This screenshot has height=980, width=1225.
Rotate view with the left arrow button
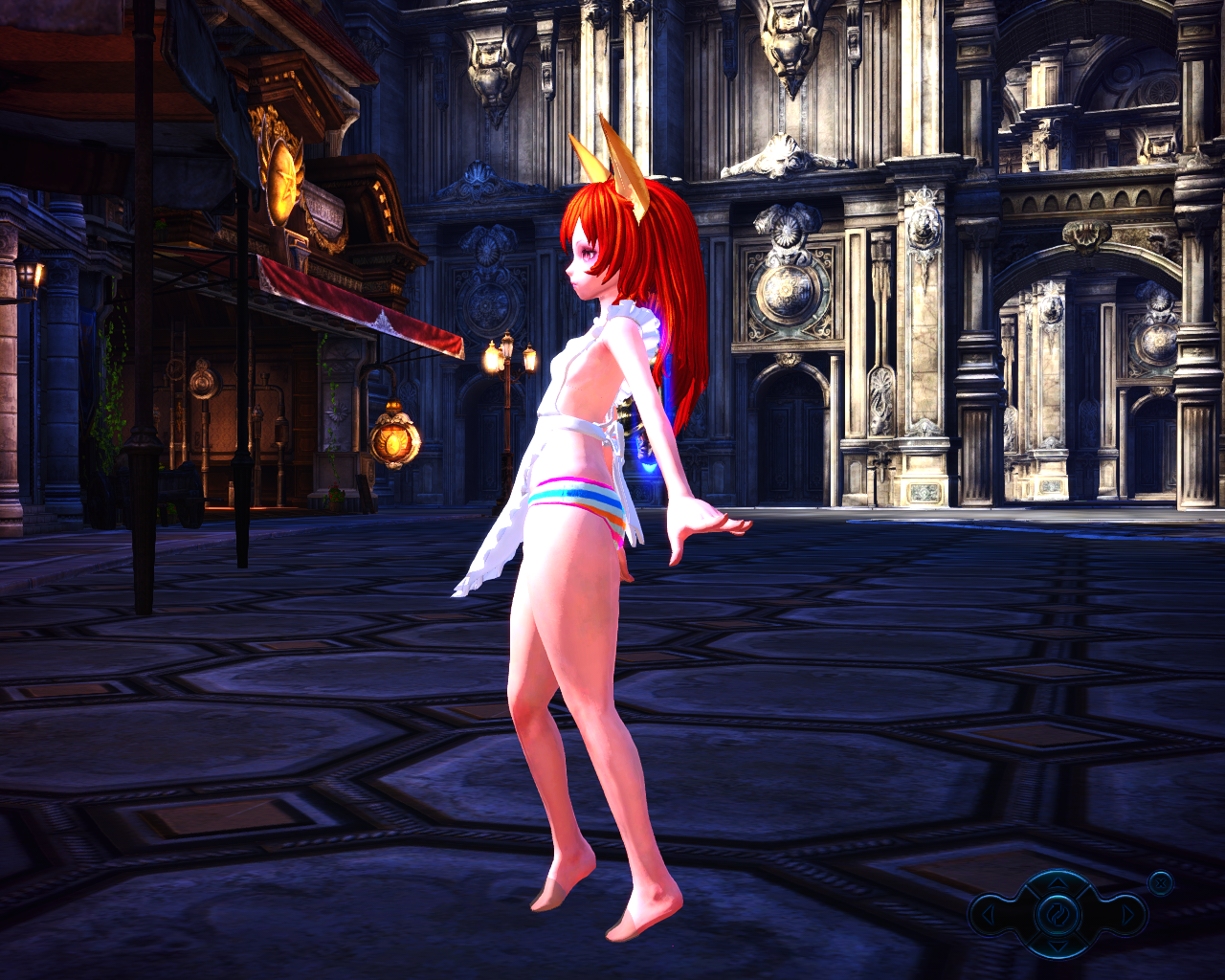point(990,916)
